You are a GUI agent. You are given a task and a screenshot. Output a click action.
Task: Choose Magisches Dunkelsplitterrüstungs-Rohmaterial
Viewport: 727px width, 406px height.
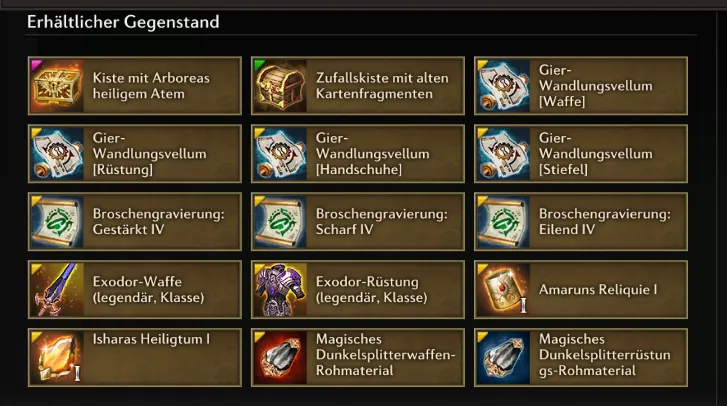[580, 357]
